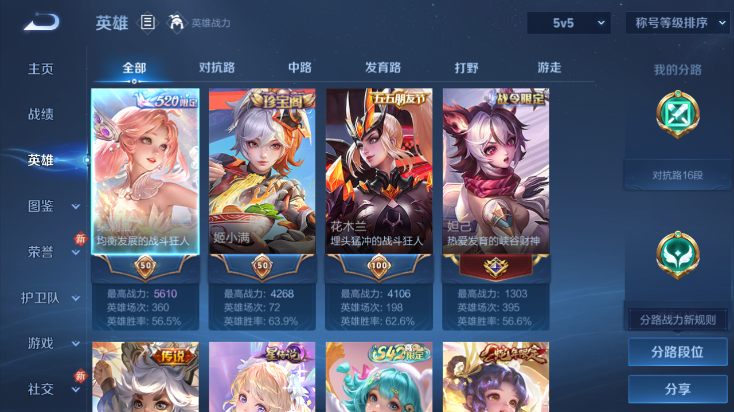Open the 称号等级排序 sorting dropdown
Screen dimensions: 734x412
(x=677, y=23)
